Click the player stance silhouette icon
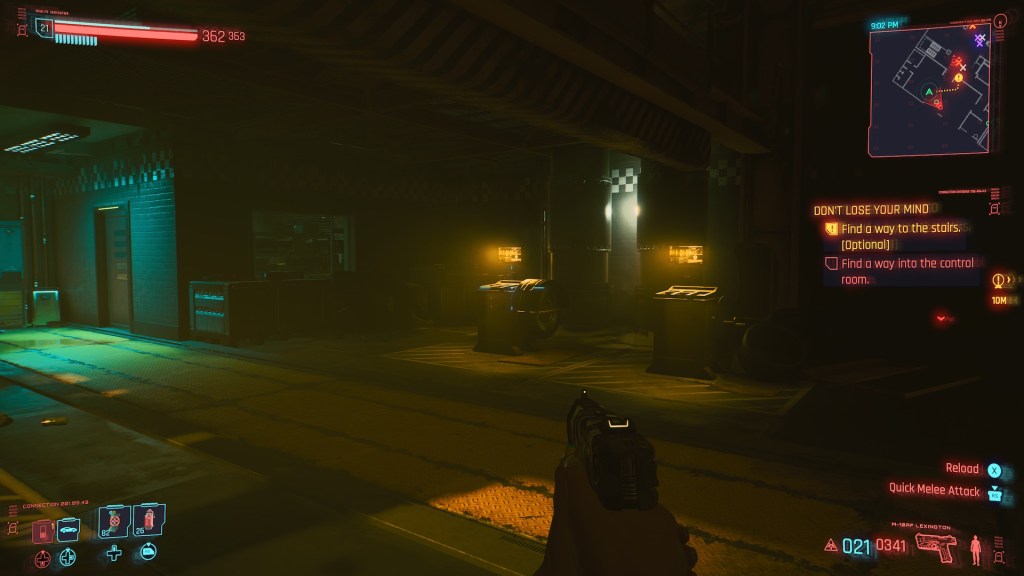Screen dimensions: 1024x576 (x=976, y=549)
